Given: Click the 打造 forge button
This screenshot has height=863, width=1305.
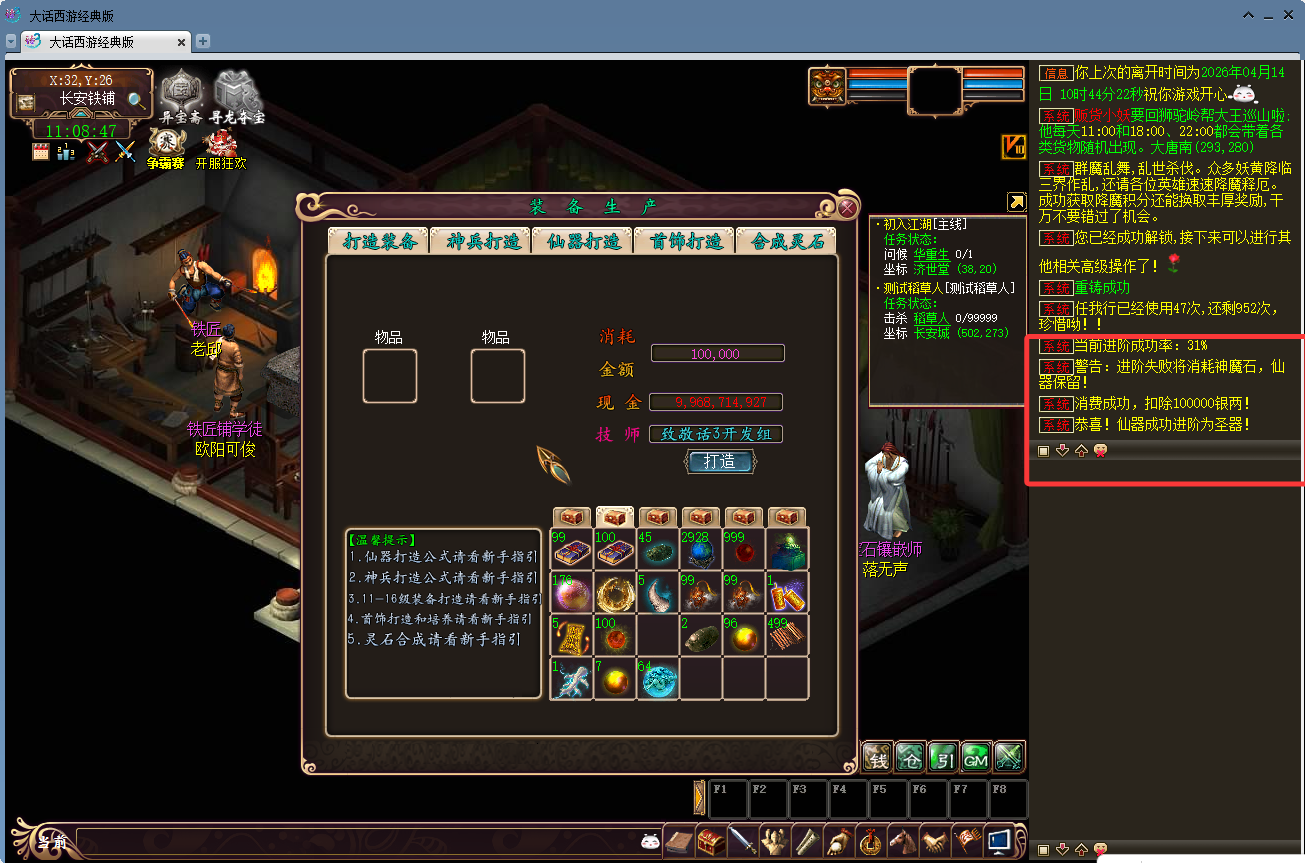Looking at the screenshot, I should click(719, 461).
